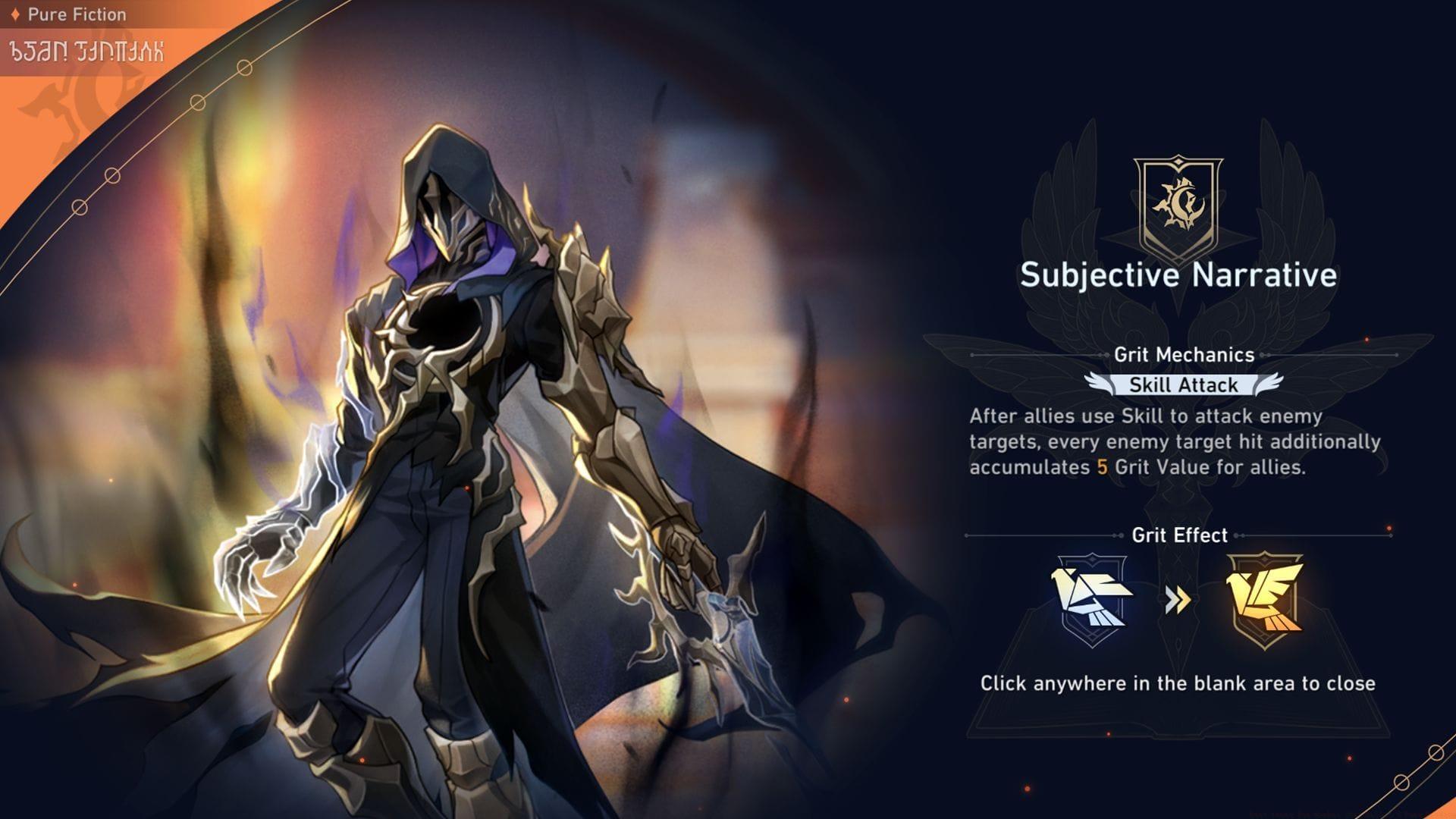
Task: Click the Subjective Narrative crest emblem
Action: point(1178,205)
